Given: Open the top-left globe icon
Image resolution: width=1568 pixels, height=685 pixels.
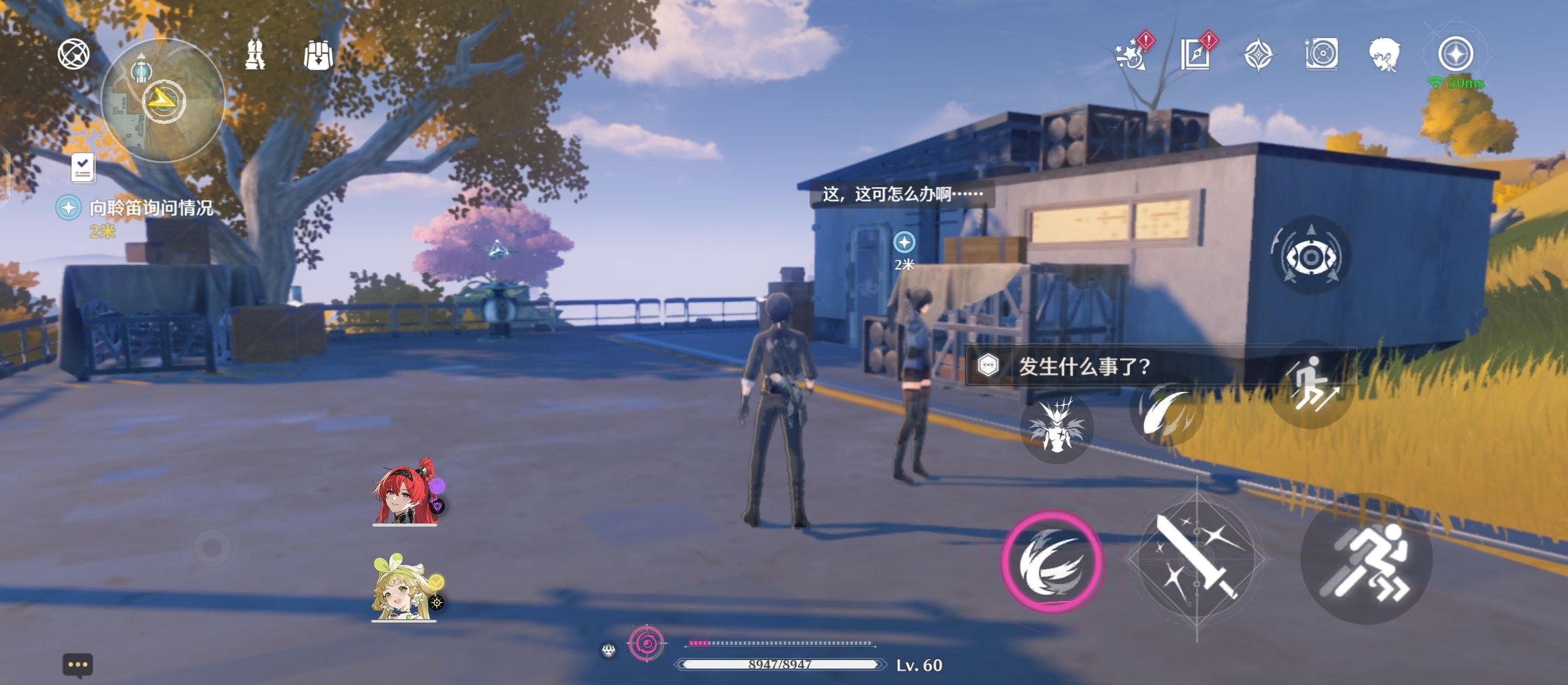Looking at the screenshot, I should (74, 54).
